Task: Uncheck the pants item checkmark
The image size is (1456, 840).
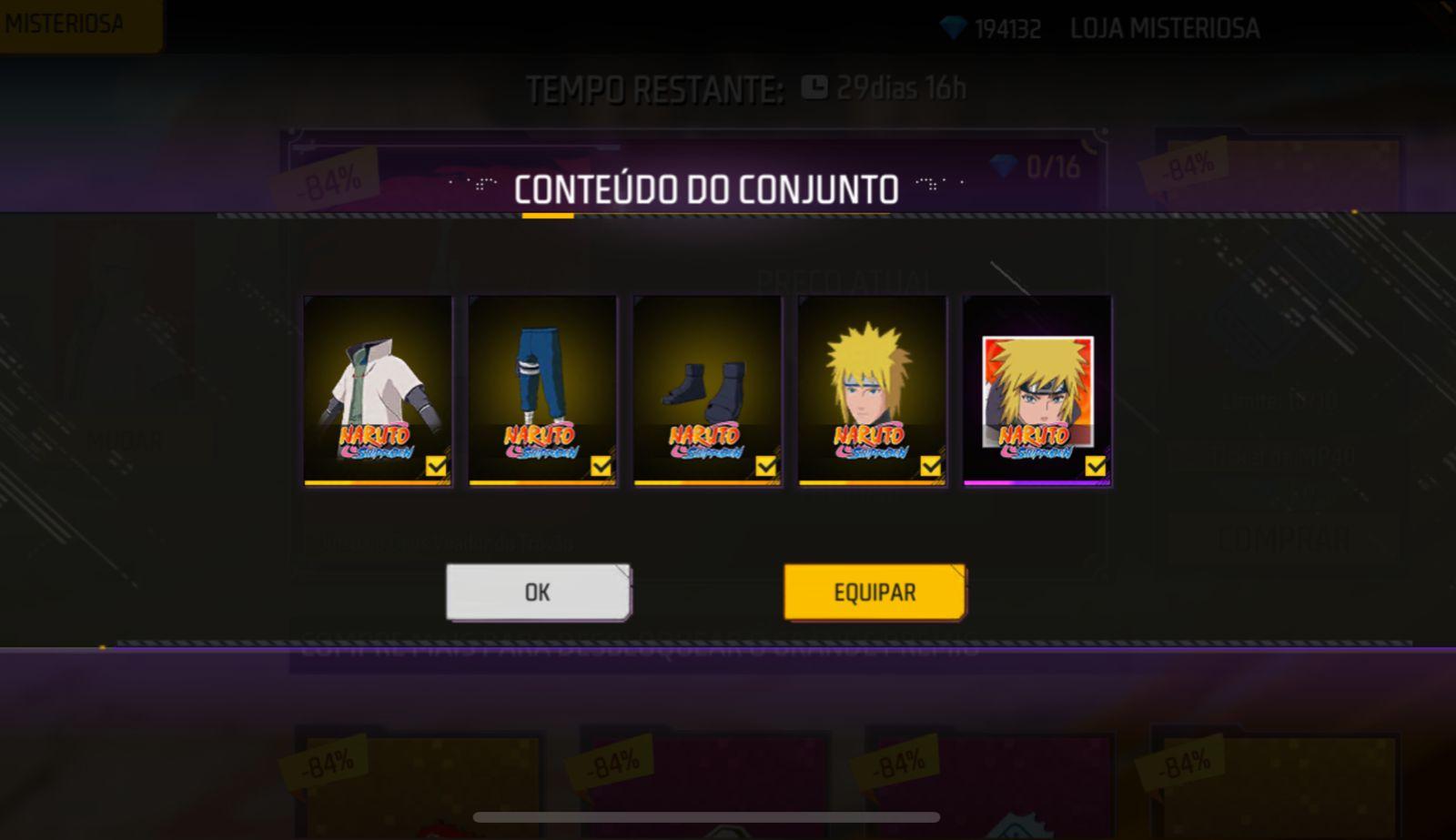Action: [x=602, y=467]
